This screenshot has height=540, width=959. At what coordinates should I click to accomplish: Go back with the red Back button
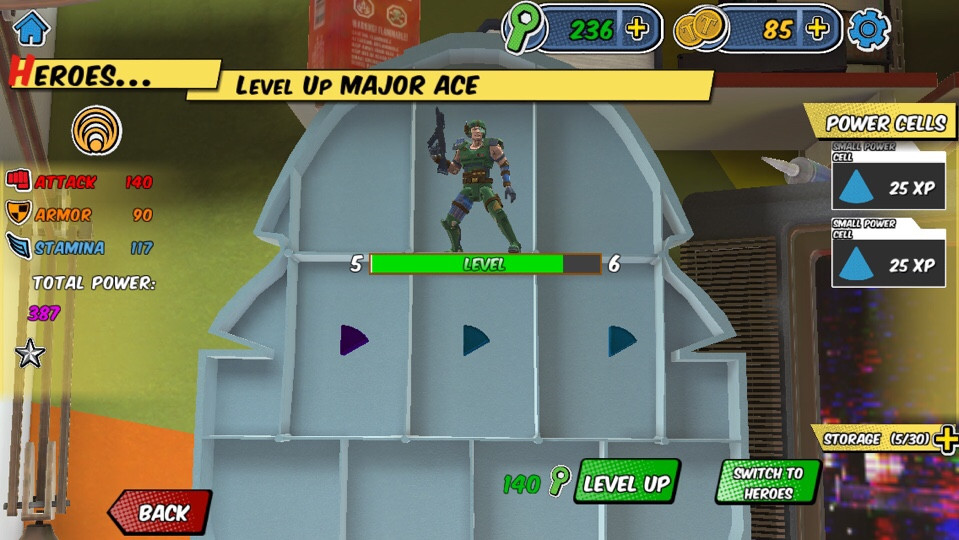click(161, 513)
